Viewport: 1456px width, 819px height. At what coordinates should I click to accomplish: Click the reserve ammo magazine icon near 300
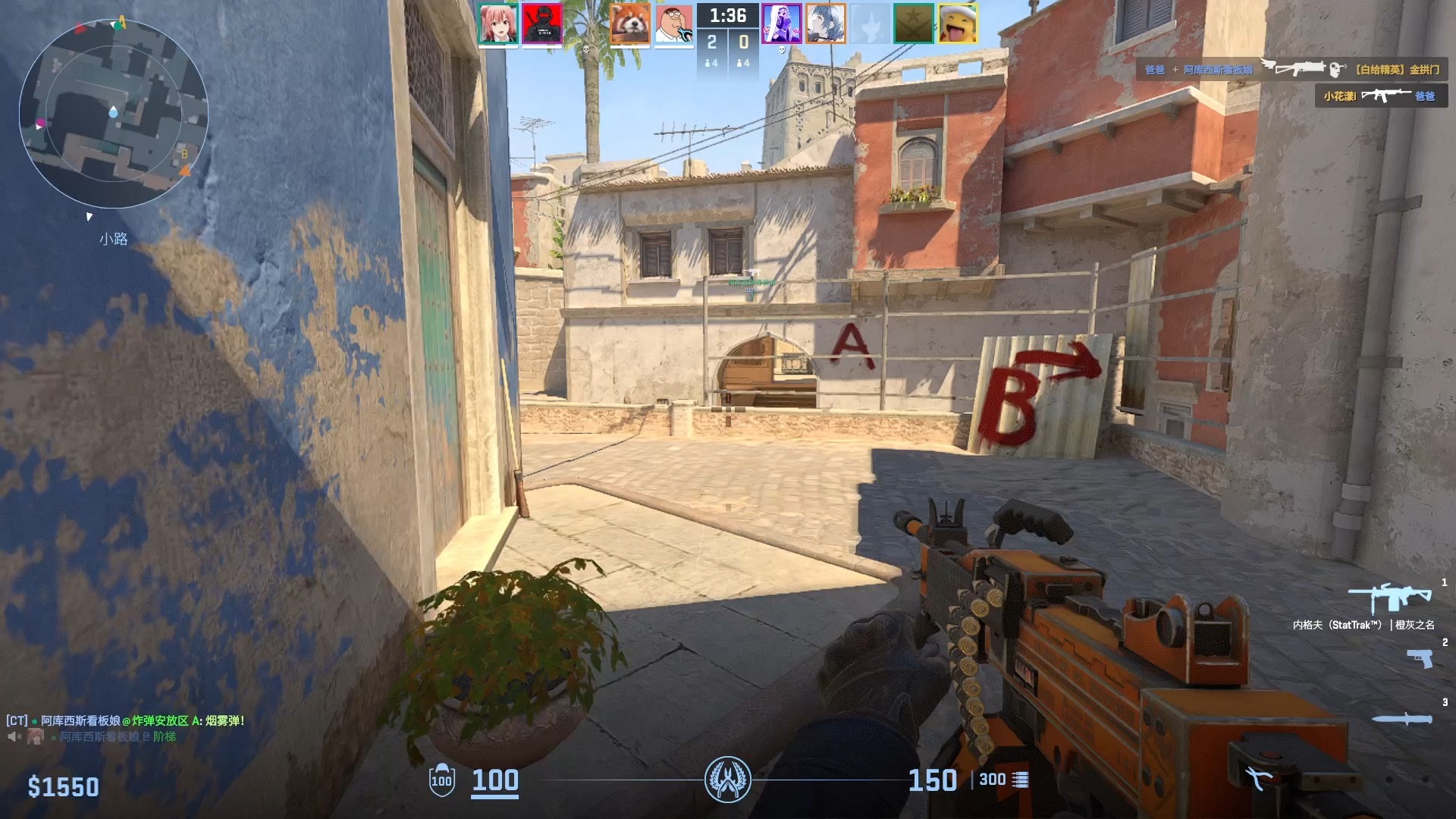[x=1021, y=779]
